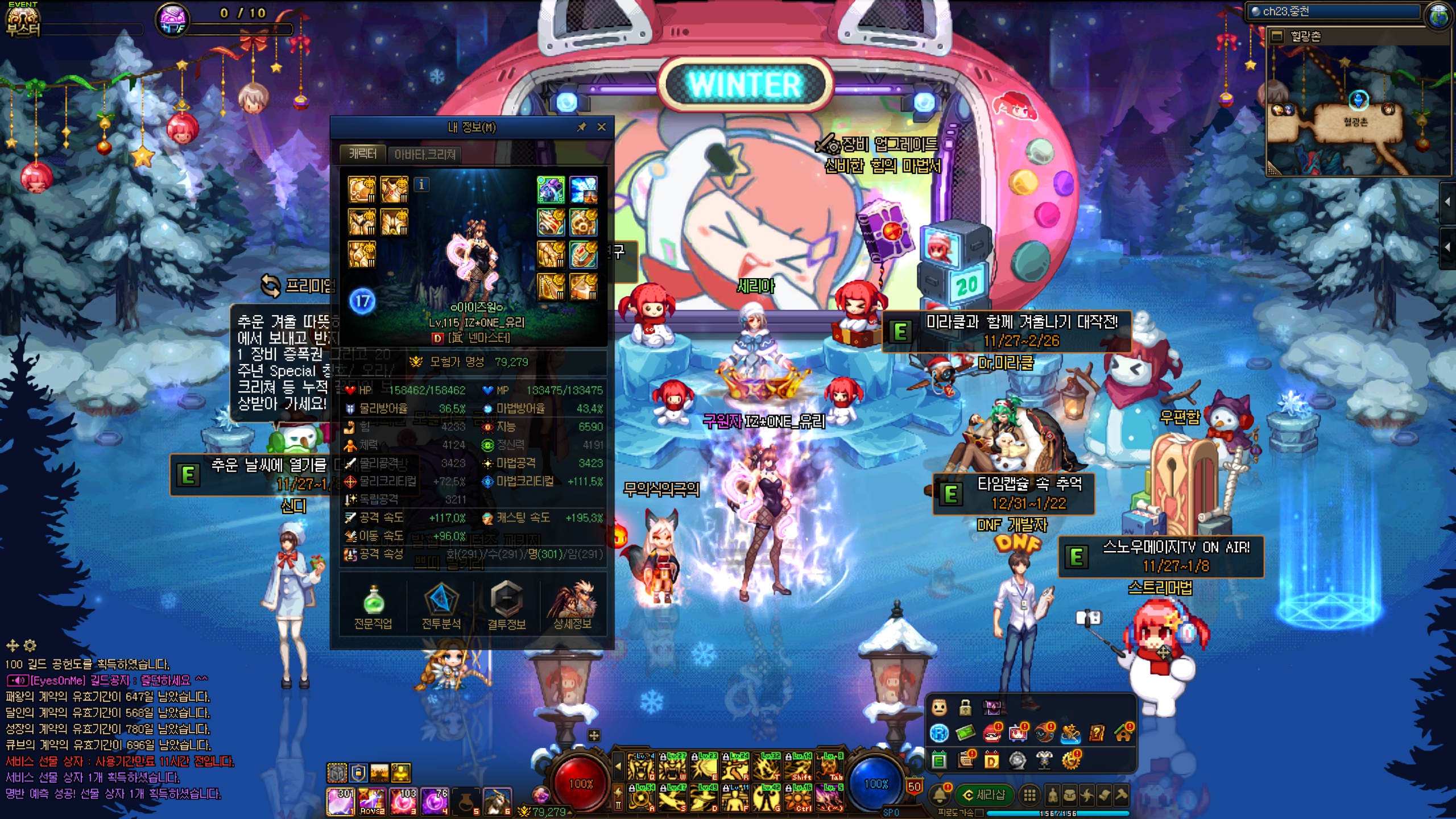The height and width of the screenshot is (819, 1456).
Task: Open the notification bell menu
Action: pos(940,795)
